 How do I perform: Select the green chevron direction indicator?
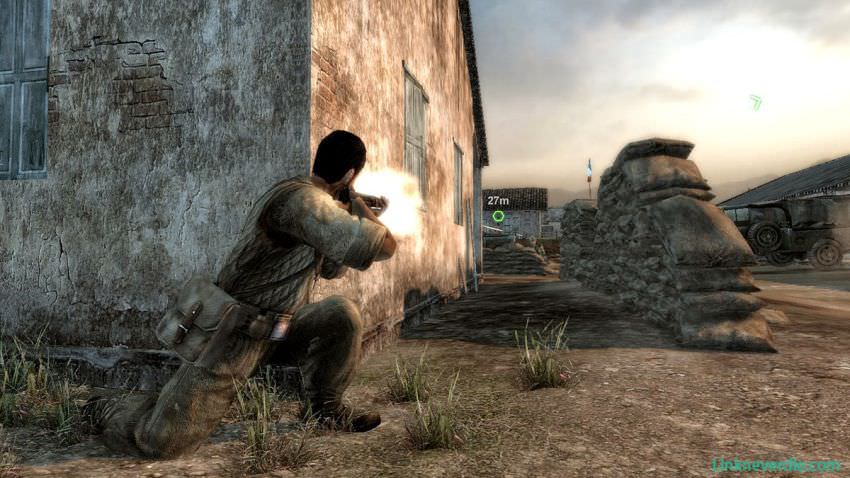755,101
